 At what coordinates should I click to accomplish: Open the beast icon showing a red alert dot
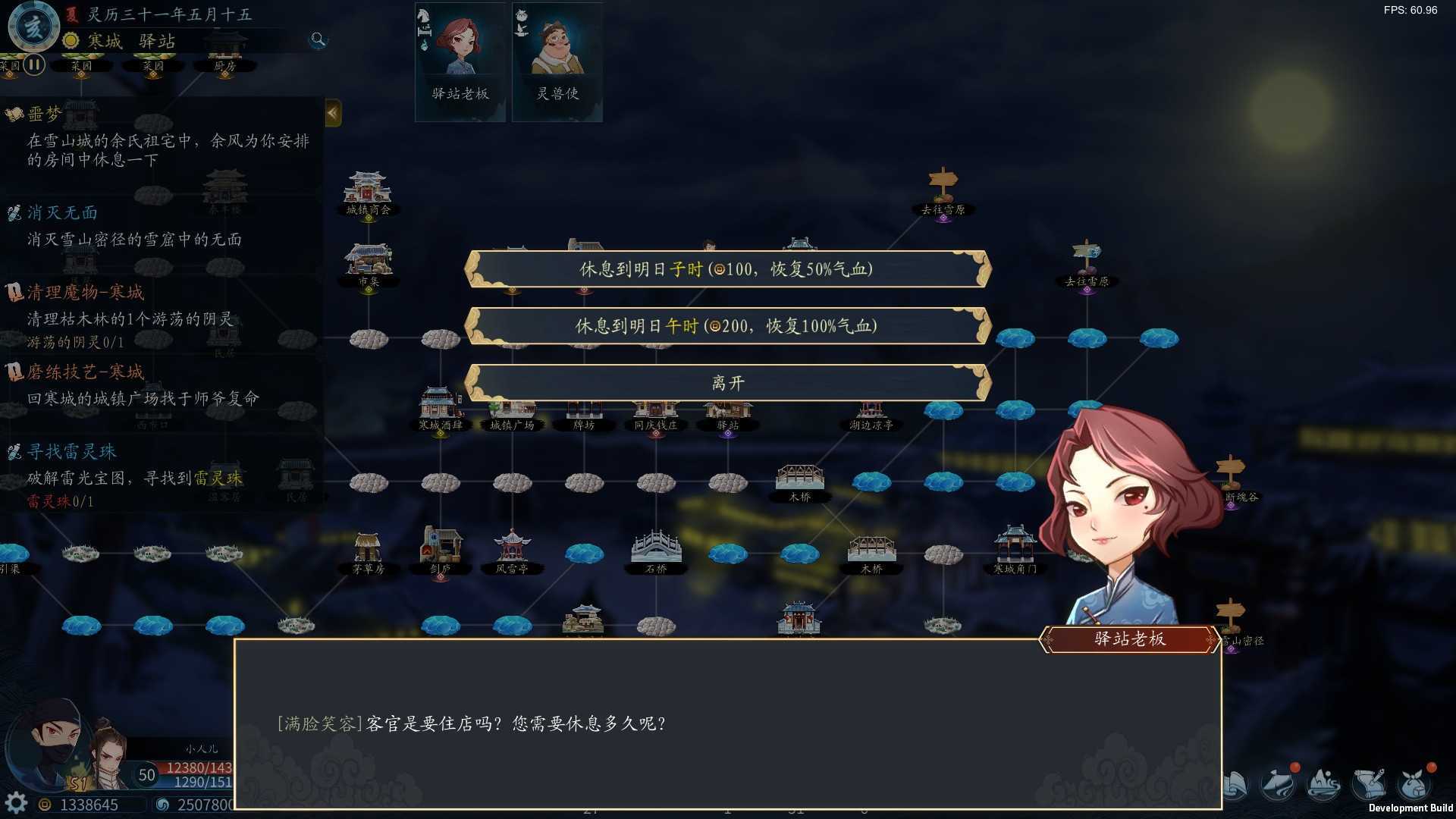1279,785
